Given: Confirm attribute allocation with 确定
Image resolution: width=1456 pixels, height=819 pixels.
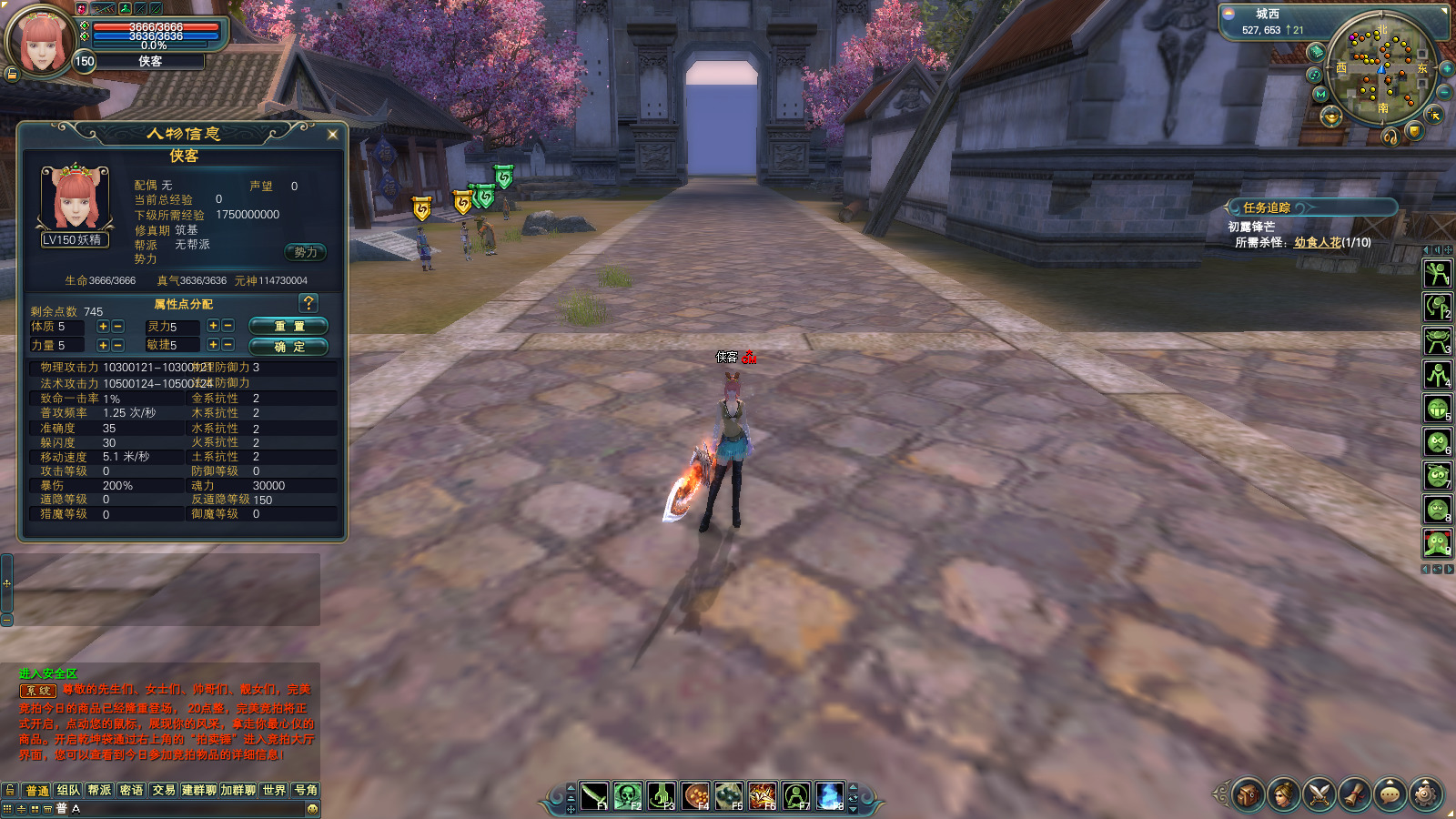Looking at the screenshot, I should pos(288,347).
